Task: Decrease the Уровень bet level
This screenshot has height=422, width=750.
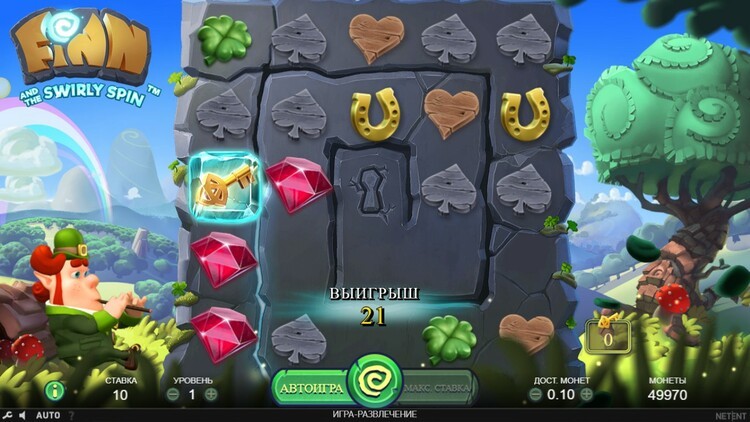Action: pyautogui.click(x=174, y=394)
